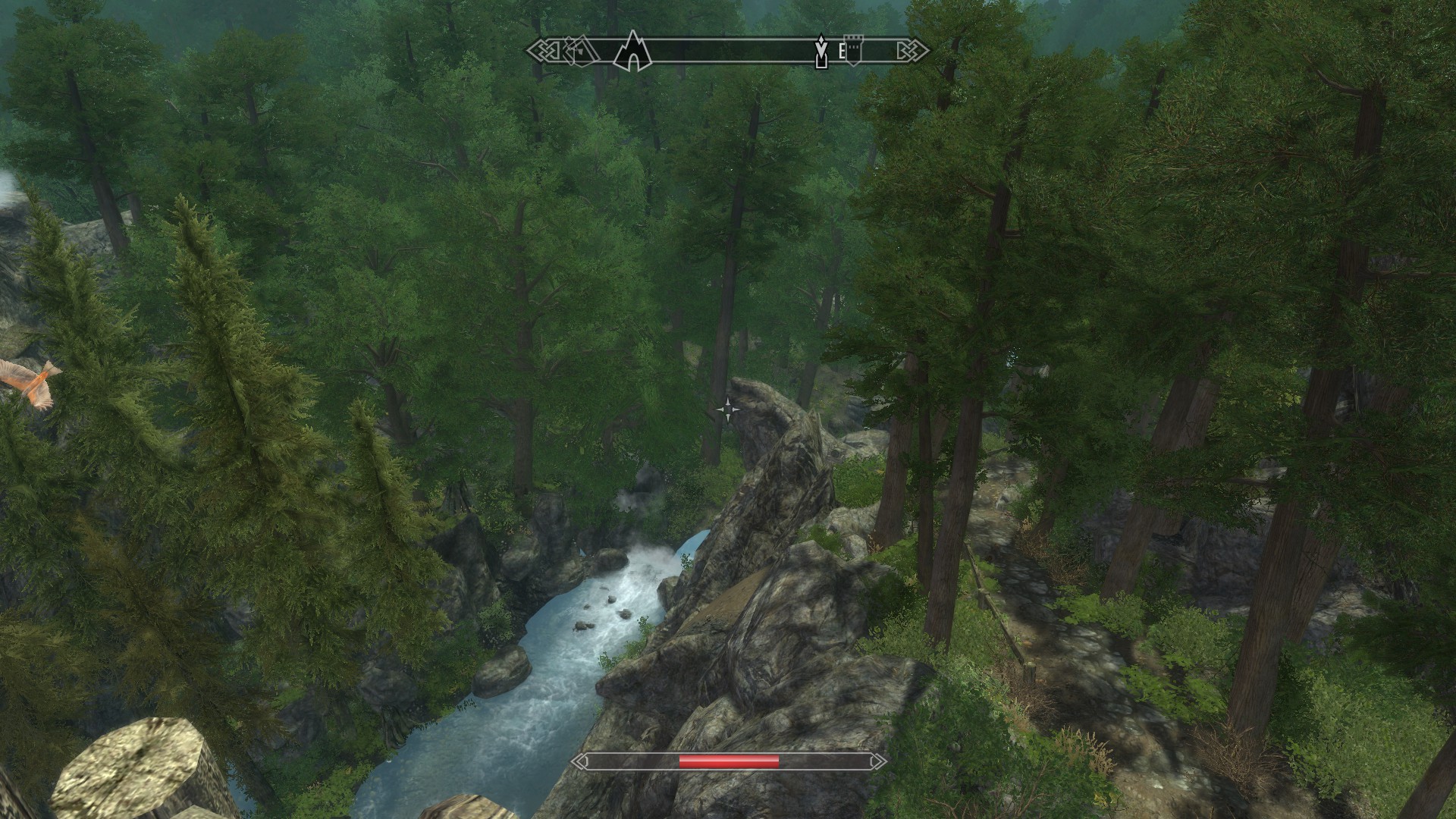This screenshot has width=1456, height=819.
Task: Click the cave marker on the compass
Action: [632, 52]
